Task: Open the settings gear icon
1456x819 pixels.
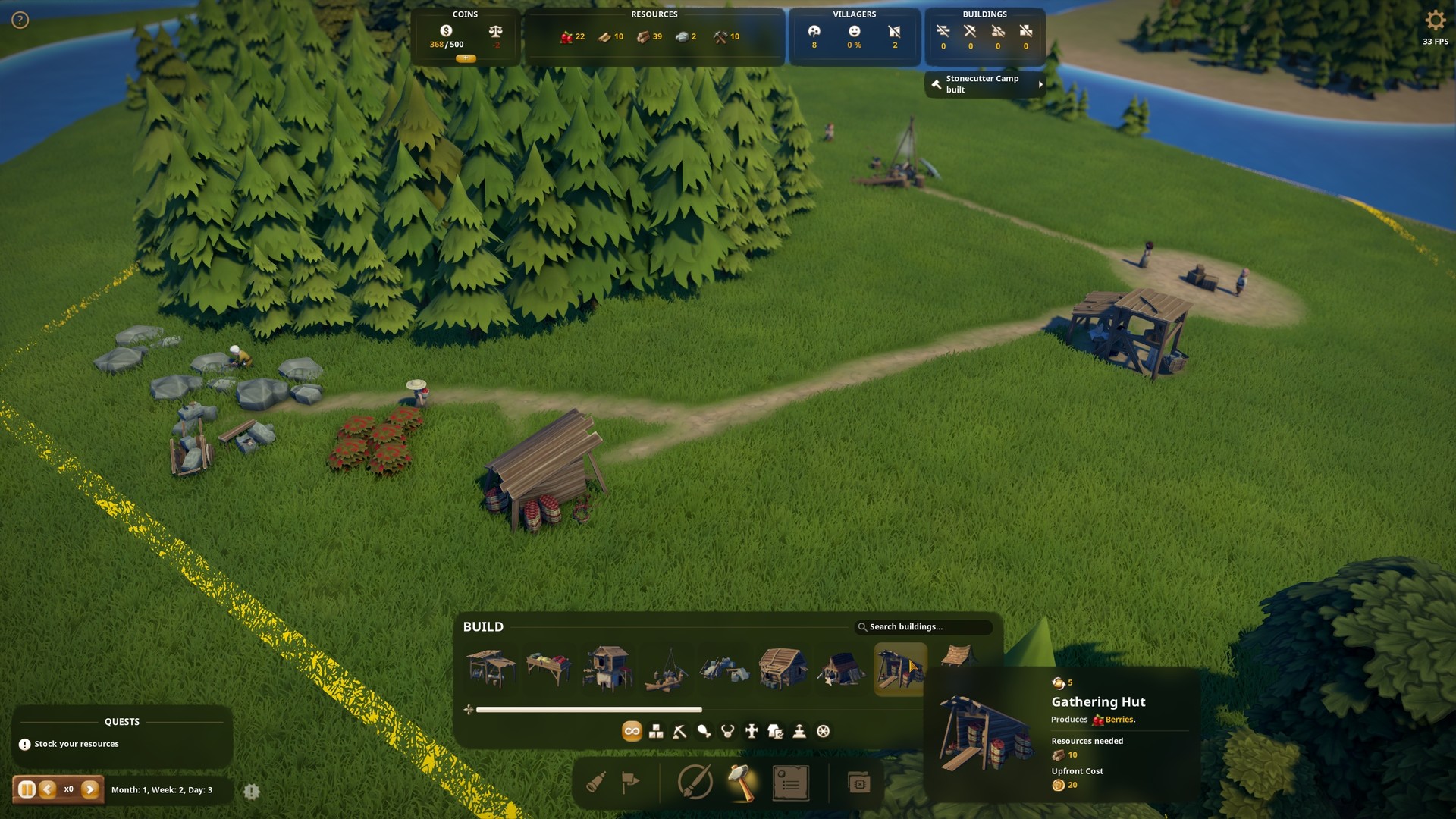Action: (x=1435, y=20)
